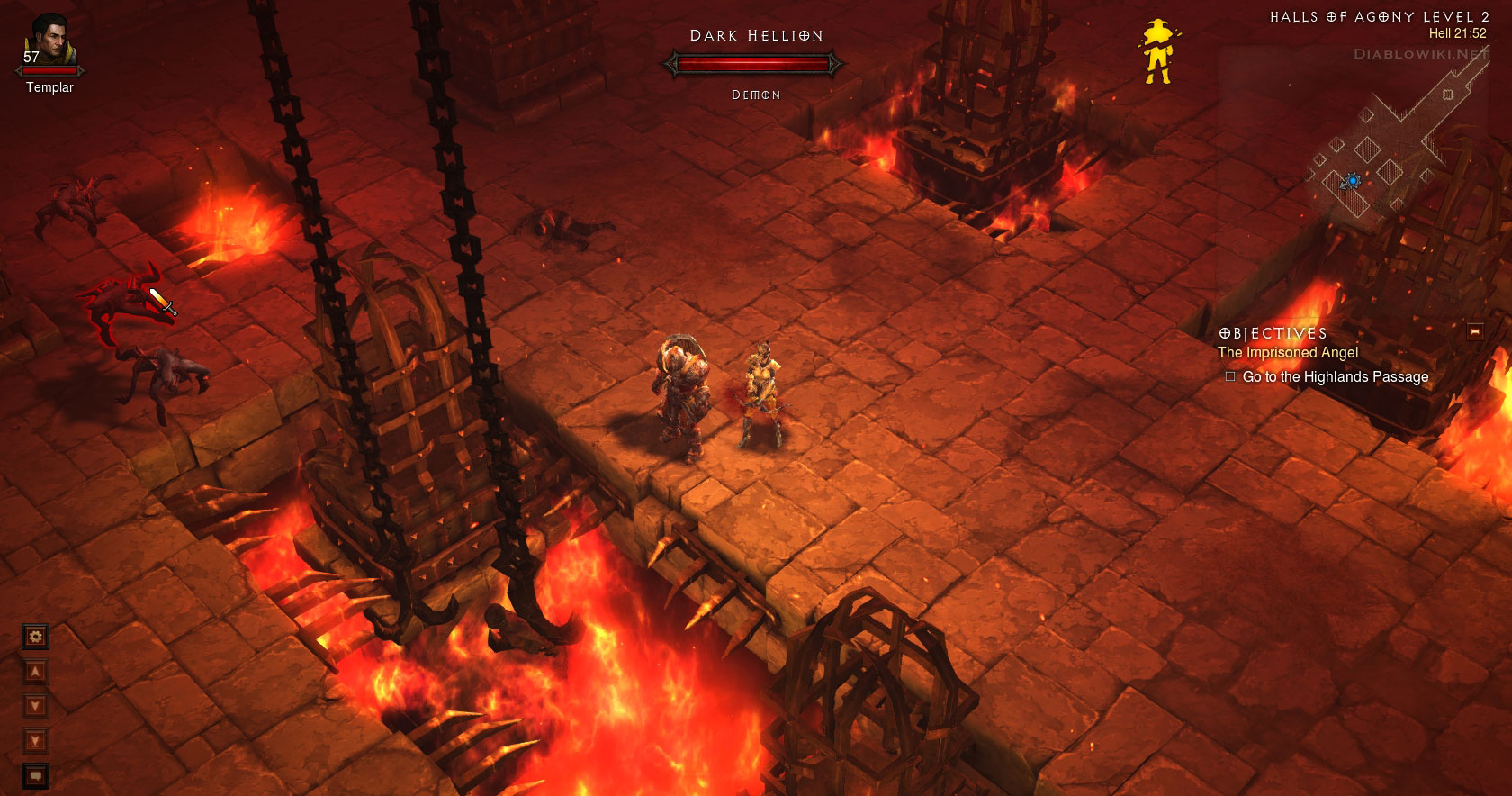Click the chat scroll-up arrow button
1512x796 pixels.
coord(35,672)
